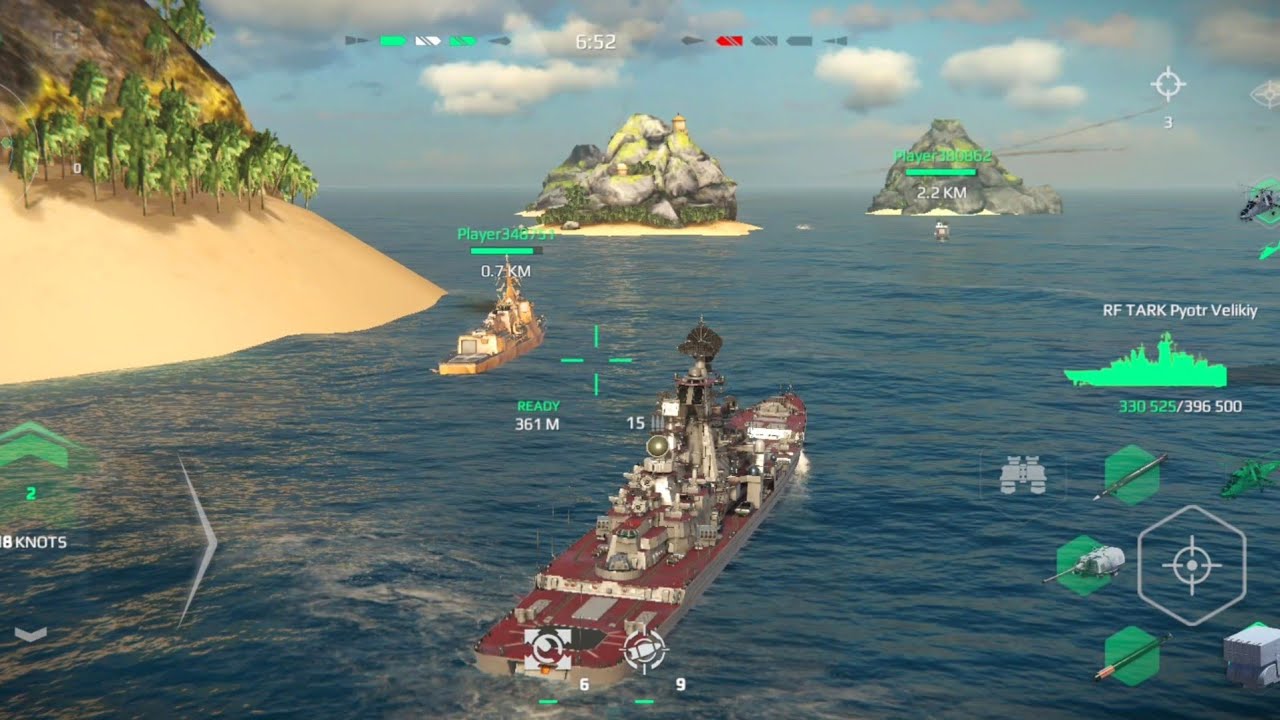Image resolution: width=1280 pixels, height=720 pixels.
Task: Launch the green helicopter
Action: click(1250, 474)
